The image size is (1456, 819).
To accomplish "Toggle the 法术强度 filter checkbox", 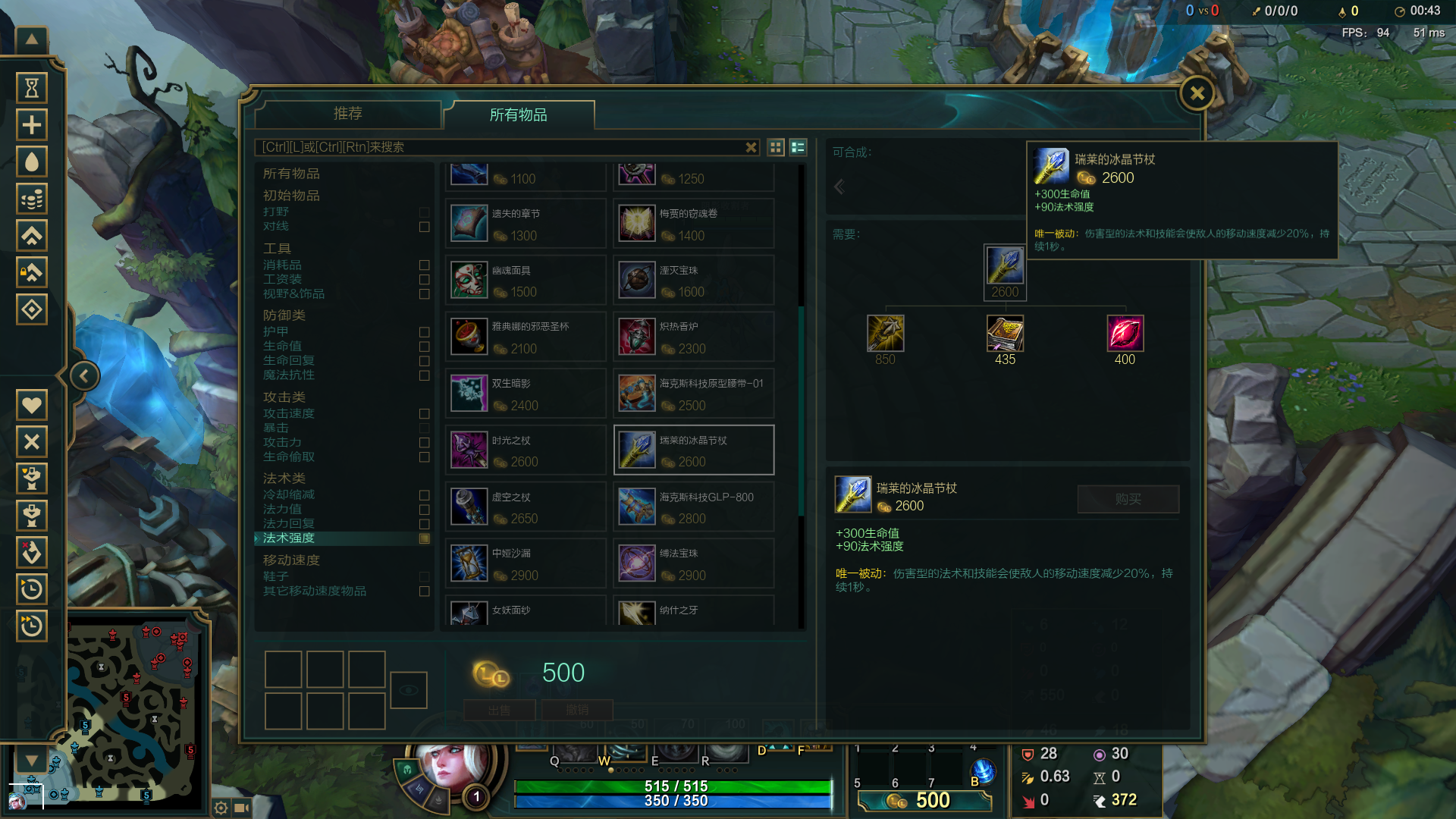I will [425, 538].
